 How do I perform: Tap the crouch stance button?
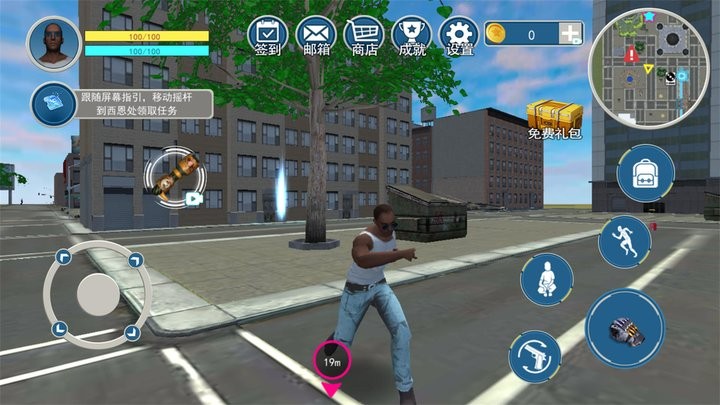tap(546, 279)
